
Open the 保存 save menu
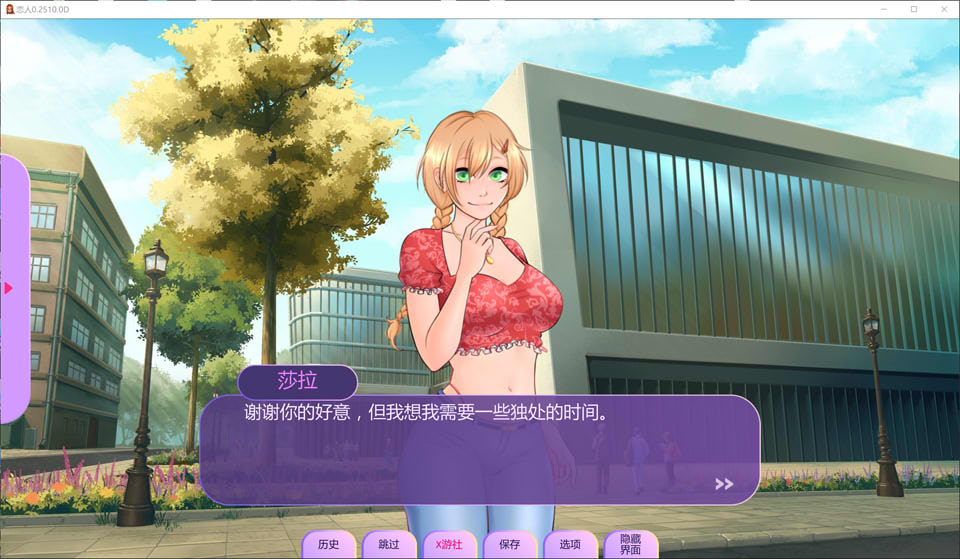click(509, 544)
